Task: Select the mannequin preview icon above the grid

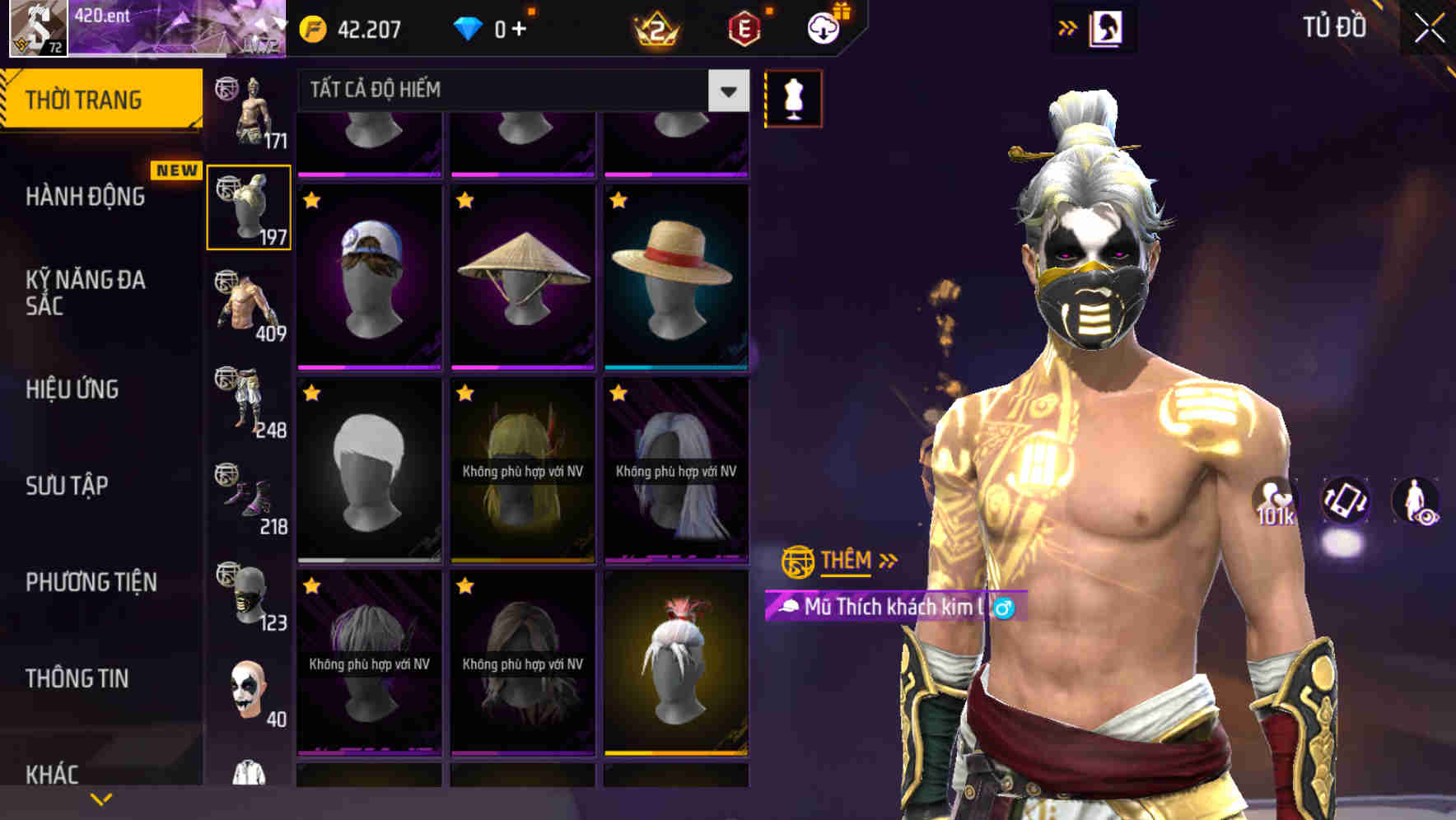Action: [x=792, y=97]
